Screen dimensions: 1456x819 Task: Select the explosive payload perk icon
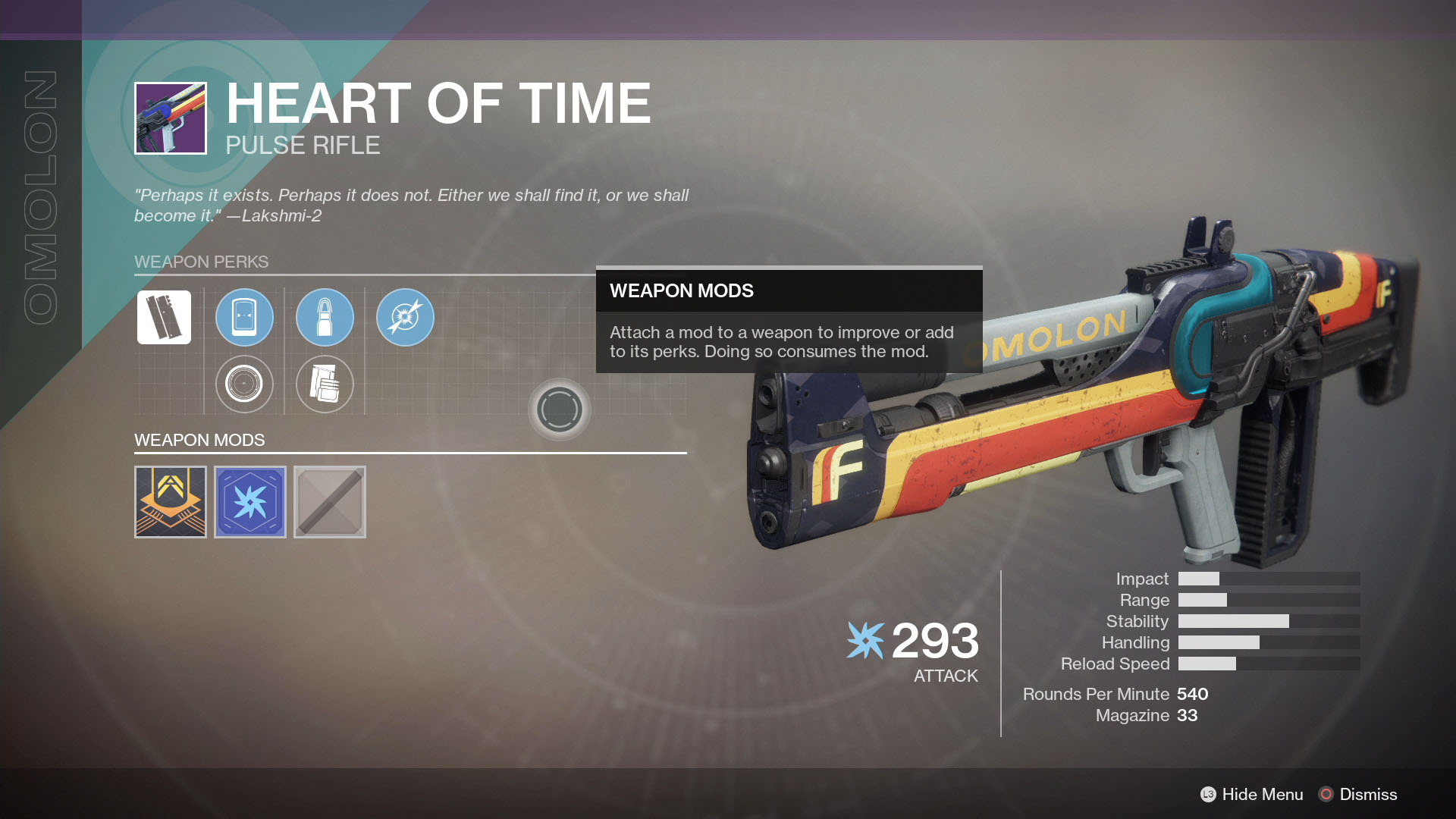pos(405,318)
